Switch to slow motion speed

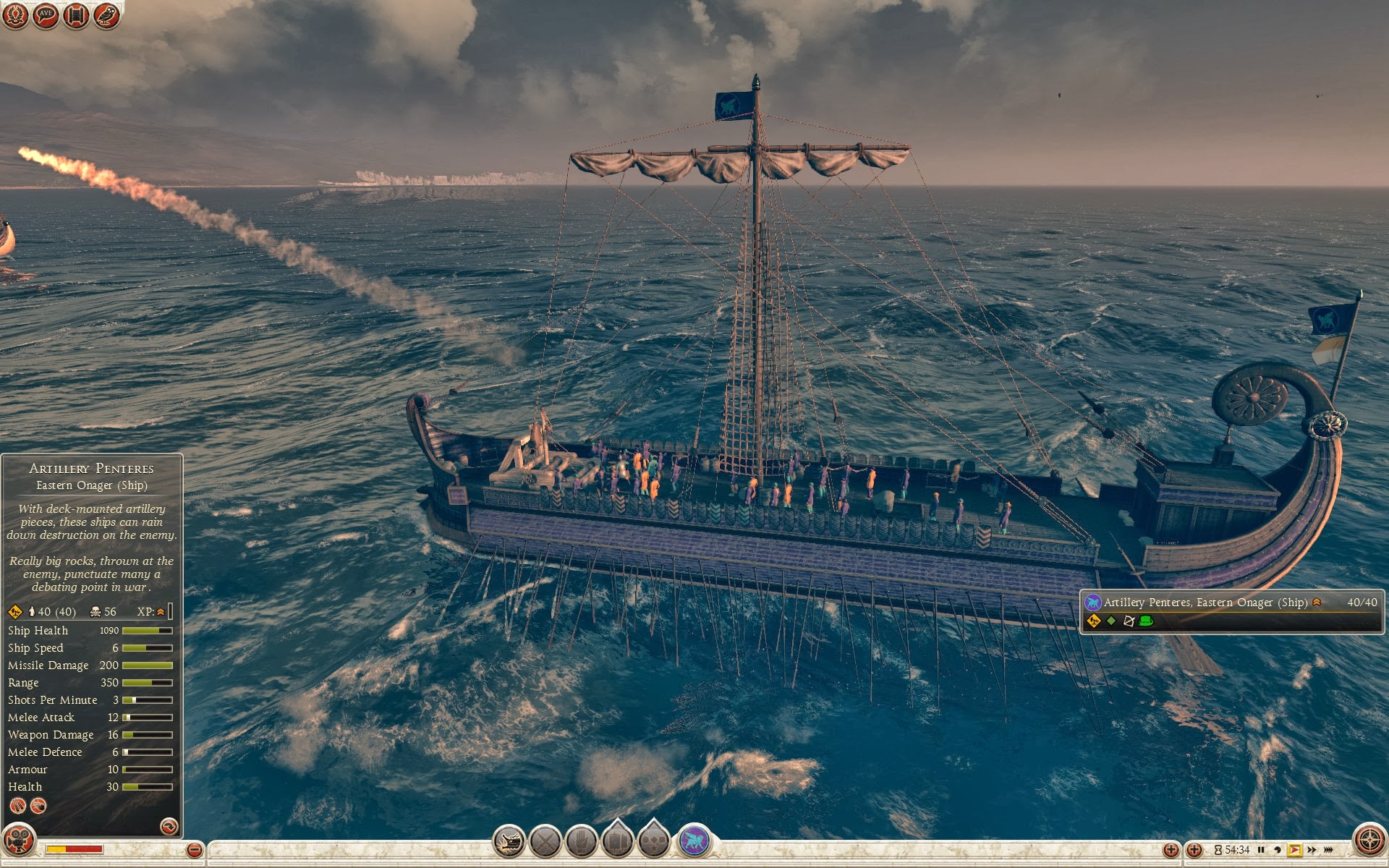(1278, 850)
